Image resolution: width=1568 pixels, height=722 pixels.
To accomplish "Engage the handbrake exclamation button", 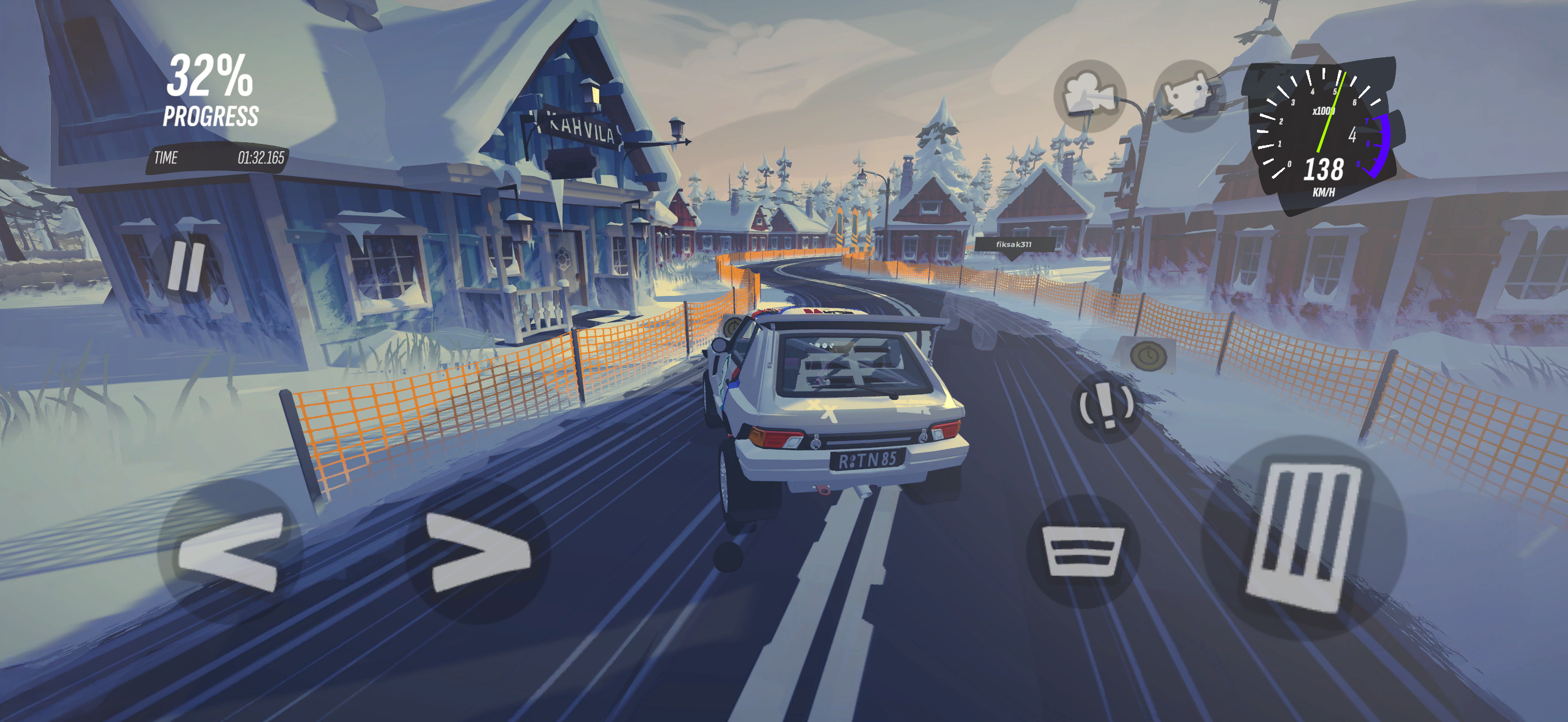I will (1105, 405).
